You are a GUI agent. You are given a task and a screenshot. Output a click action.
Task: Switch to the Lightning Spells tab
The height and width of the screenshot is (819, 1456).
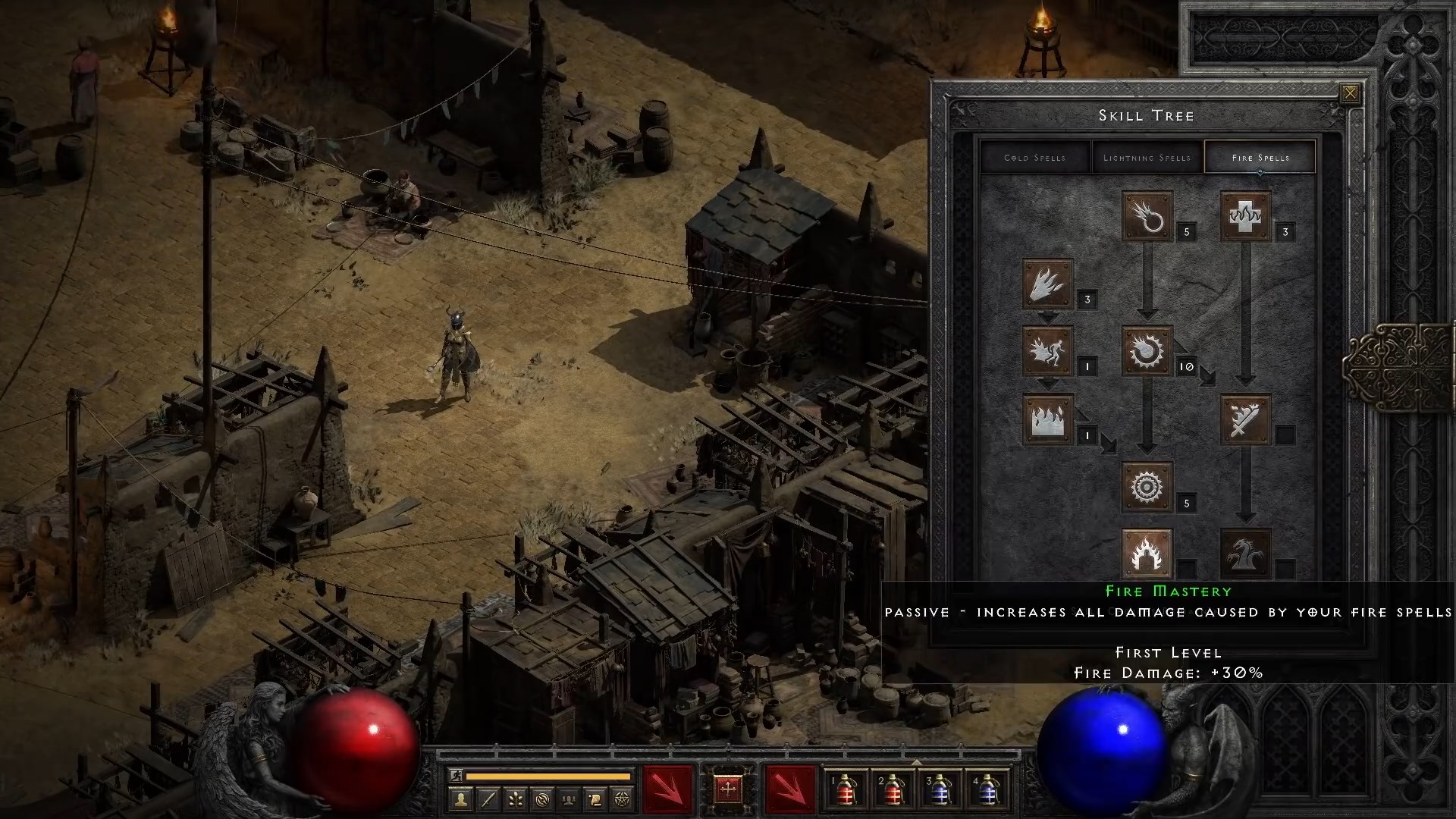click(x=1147, y=157)
